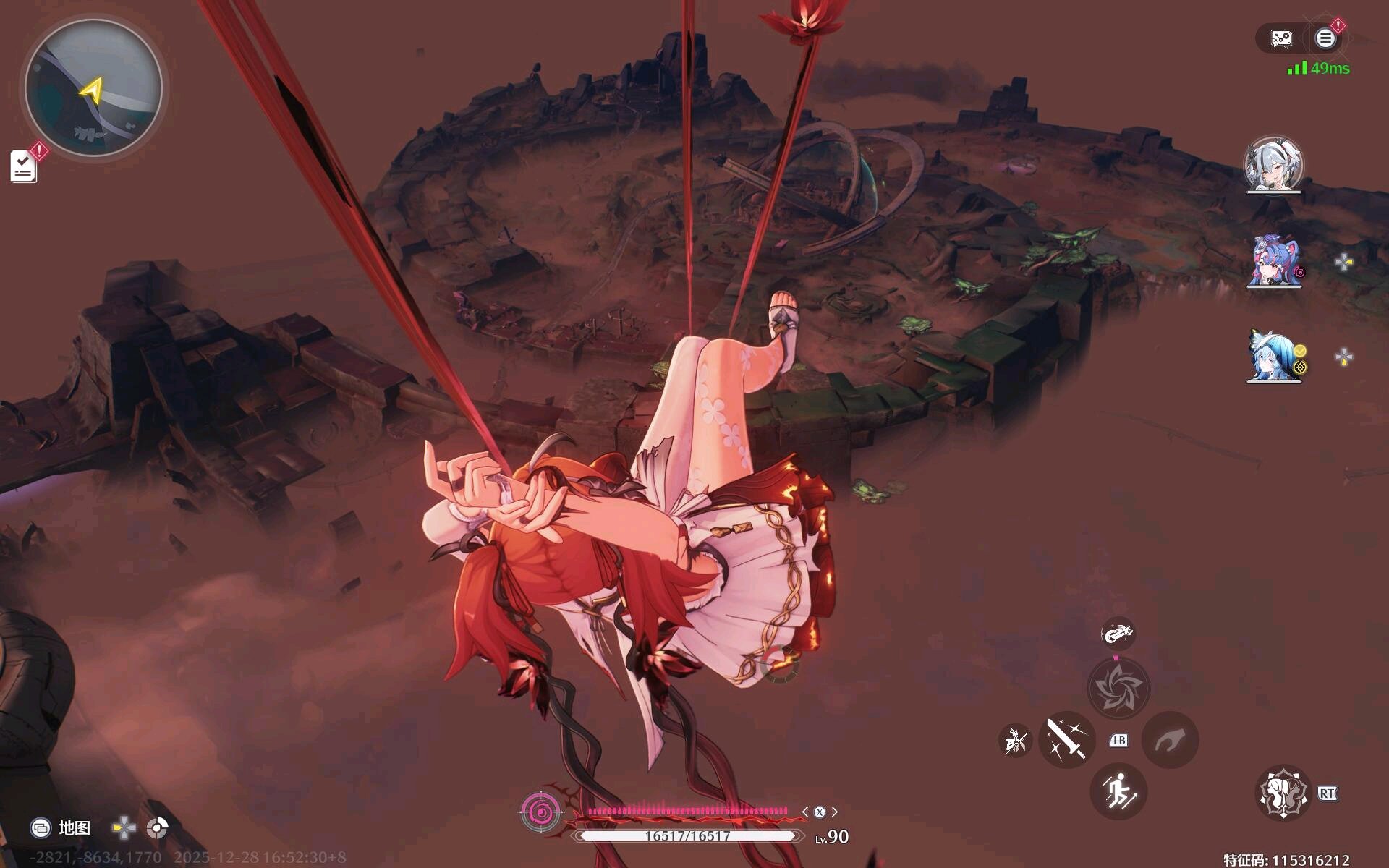Viewport: 1389px width, 868px height.
Task: Activate the two-faces lotus ultimate icon
Action: click(1283, 793)
